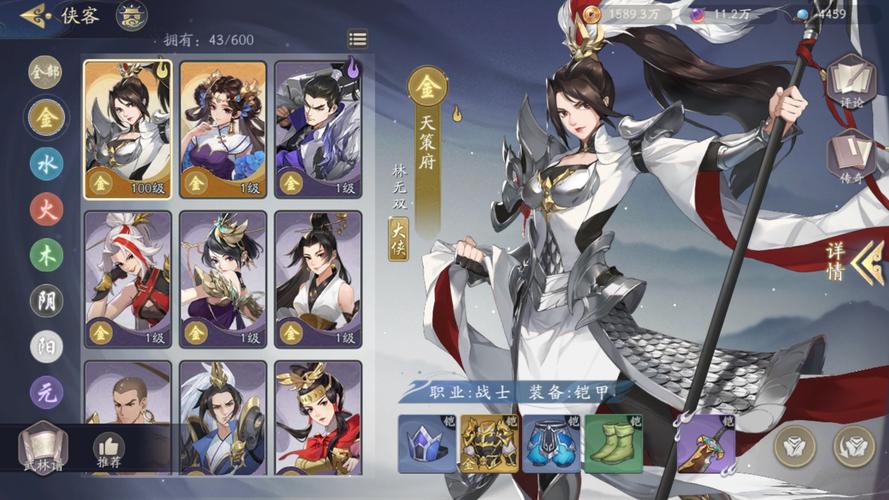889x500 pixels.
Task: Expand the 详情 details panel
Action: [852, 260]
